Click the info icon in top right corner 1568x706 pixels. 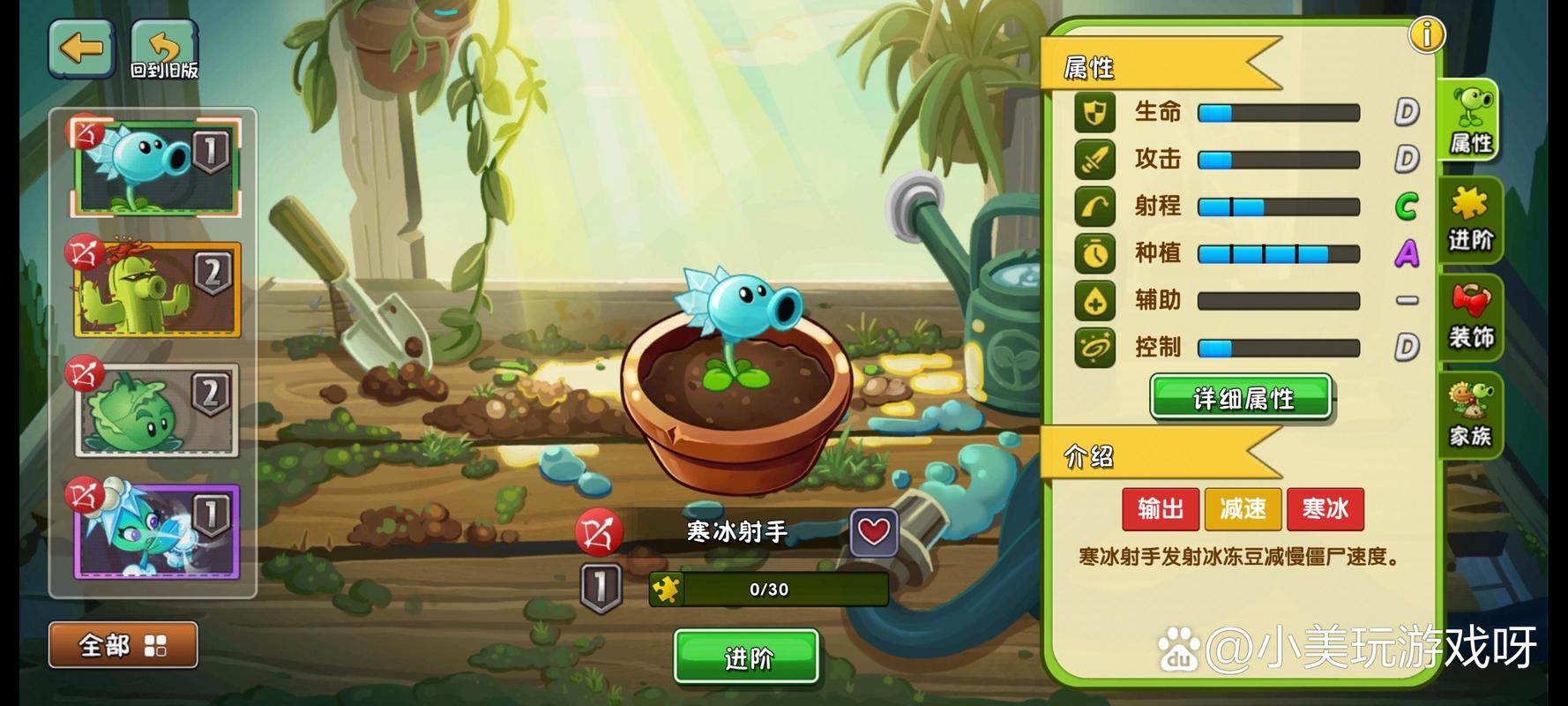(x=1426, y=35)
